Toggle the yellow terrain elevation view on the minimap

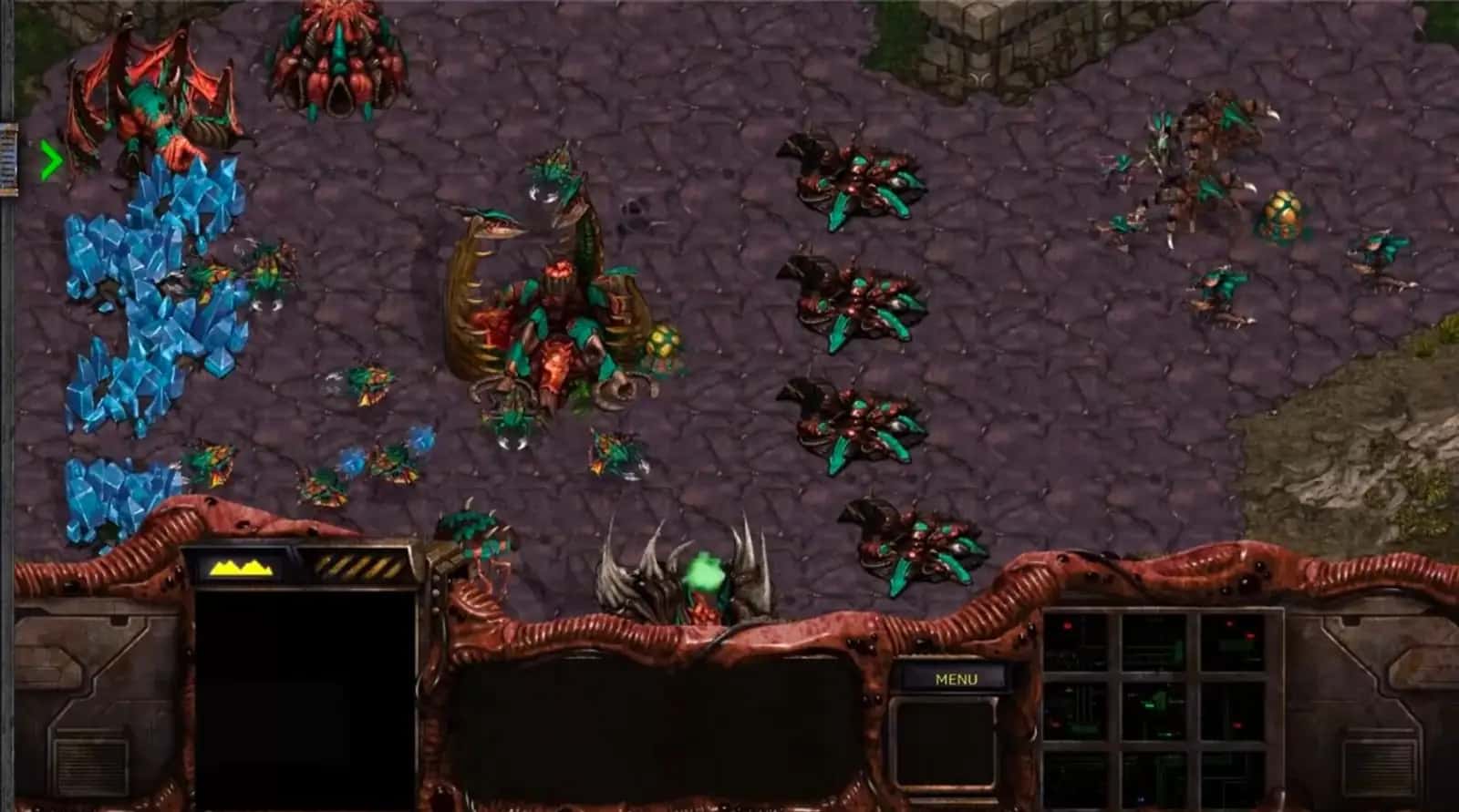(x=242, y=567)
